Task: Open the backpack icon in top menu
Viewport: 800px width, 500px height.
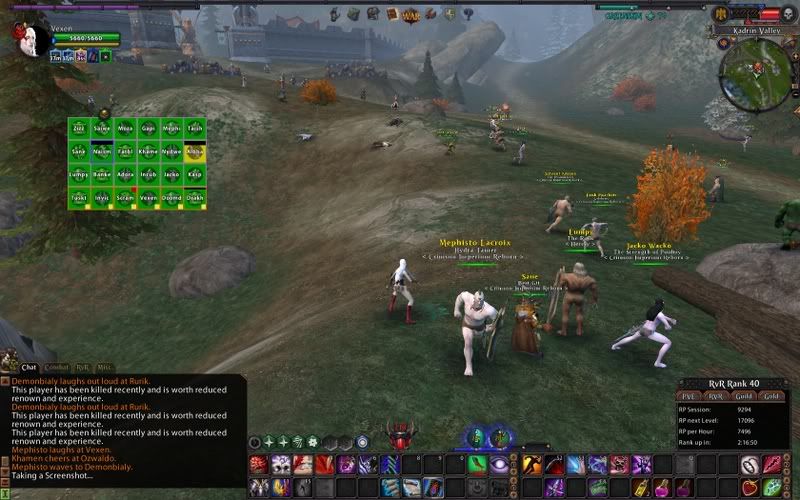Action: click(x=354, y=14)
